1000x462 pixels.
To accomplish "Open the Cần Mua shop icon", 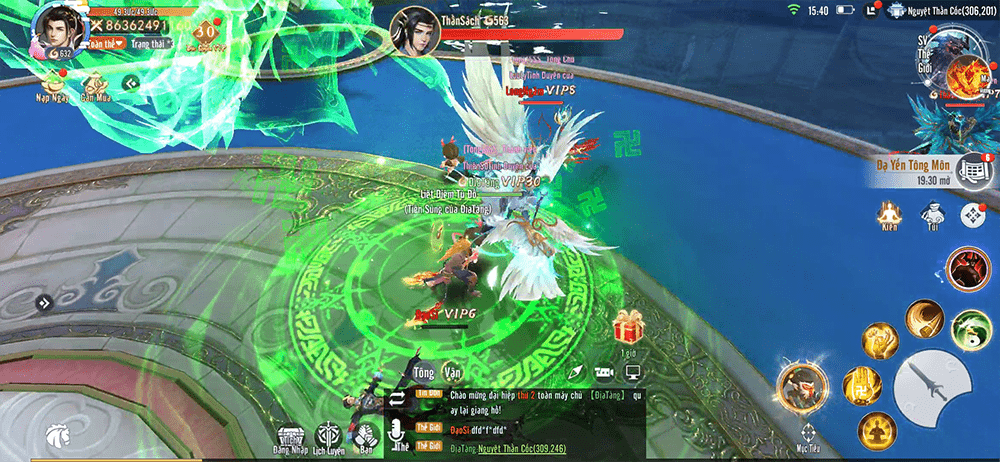I will click(x=95, y=87).
